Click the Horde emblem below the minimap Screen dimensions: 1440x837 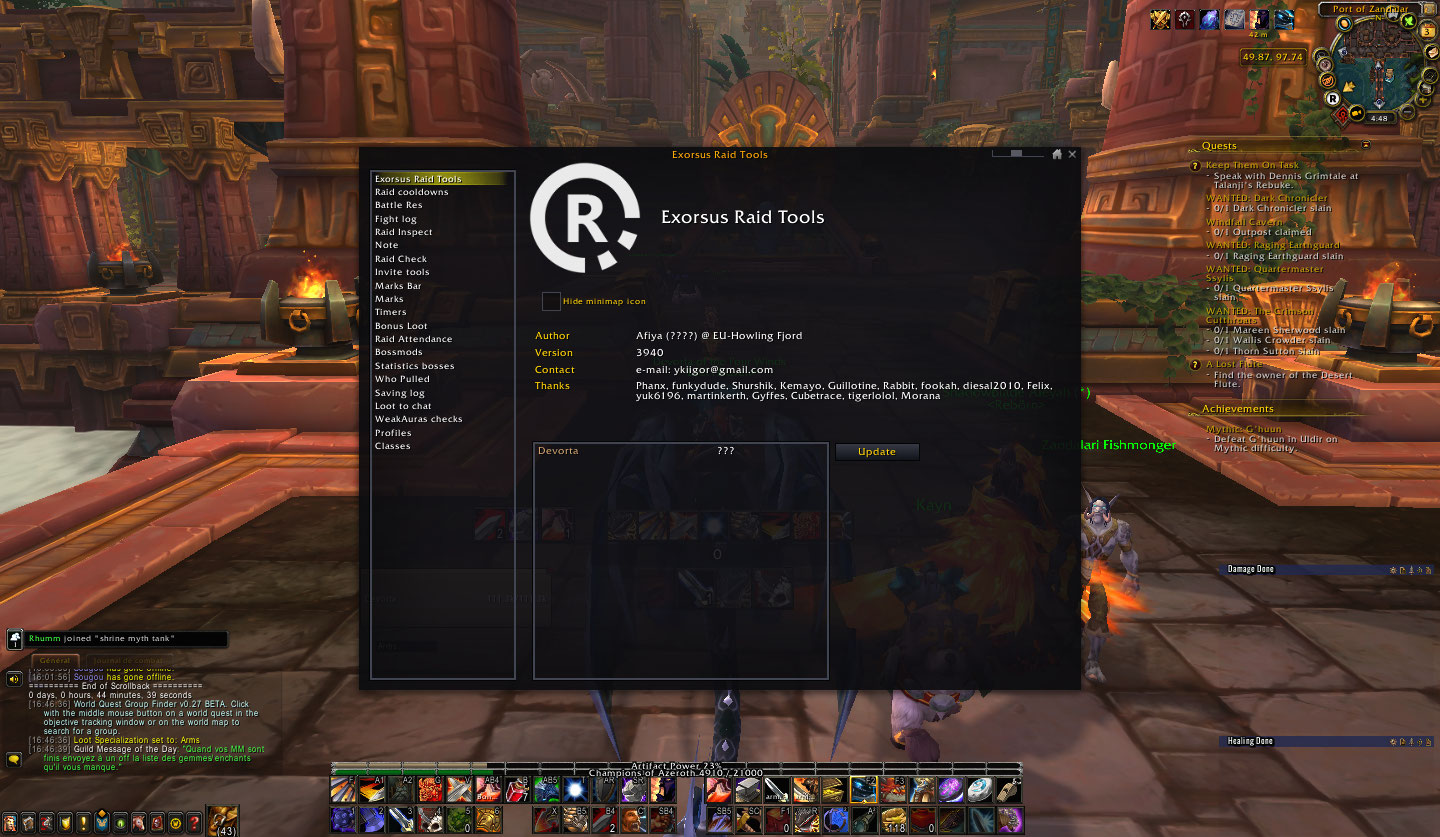click(1342, 114)
